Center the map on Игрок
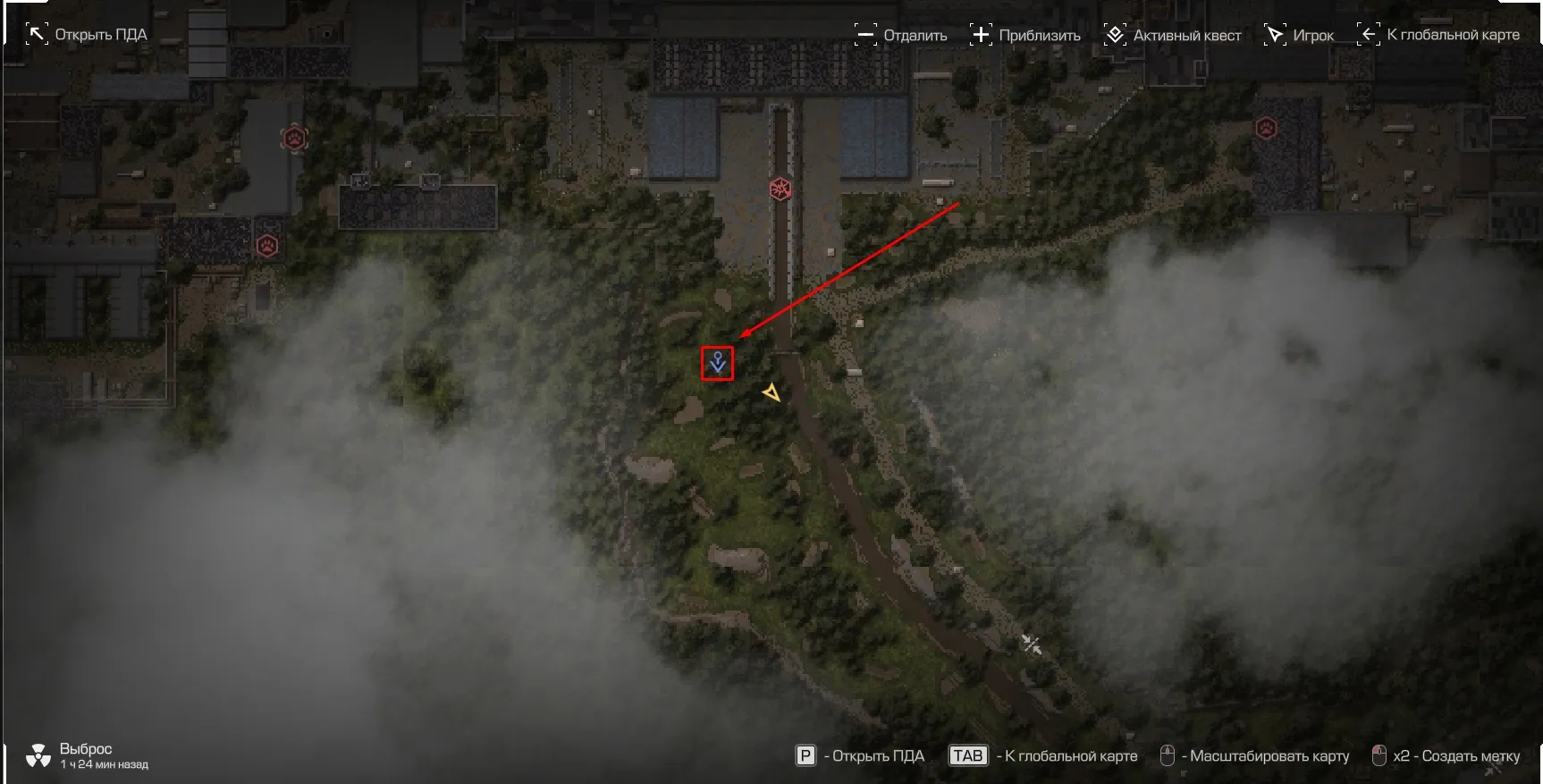 [1299, 35]
